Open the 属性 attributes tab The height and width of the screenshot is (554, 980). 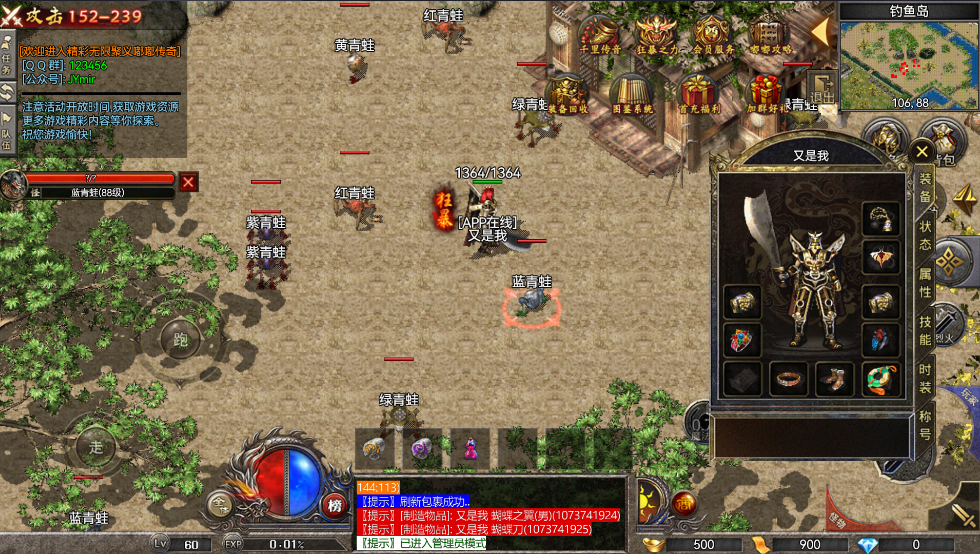point(925,281)
